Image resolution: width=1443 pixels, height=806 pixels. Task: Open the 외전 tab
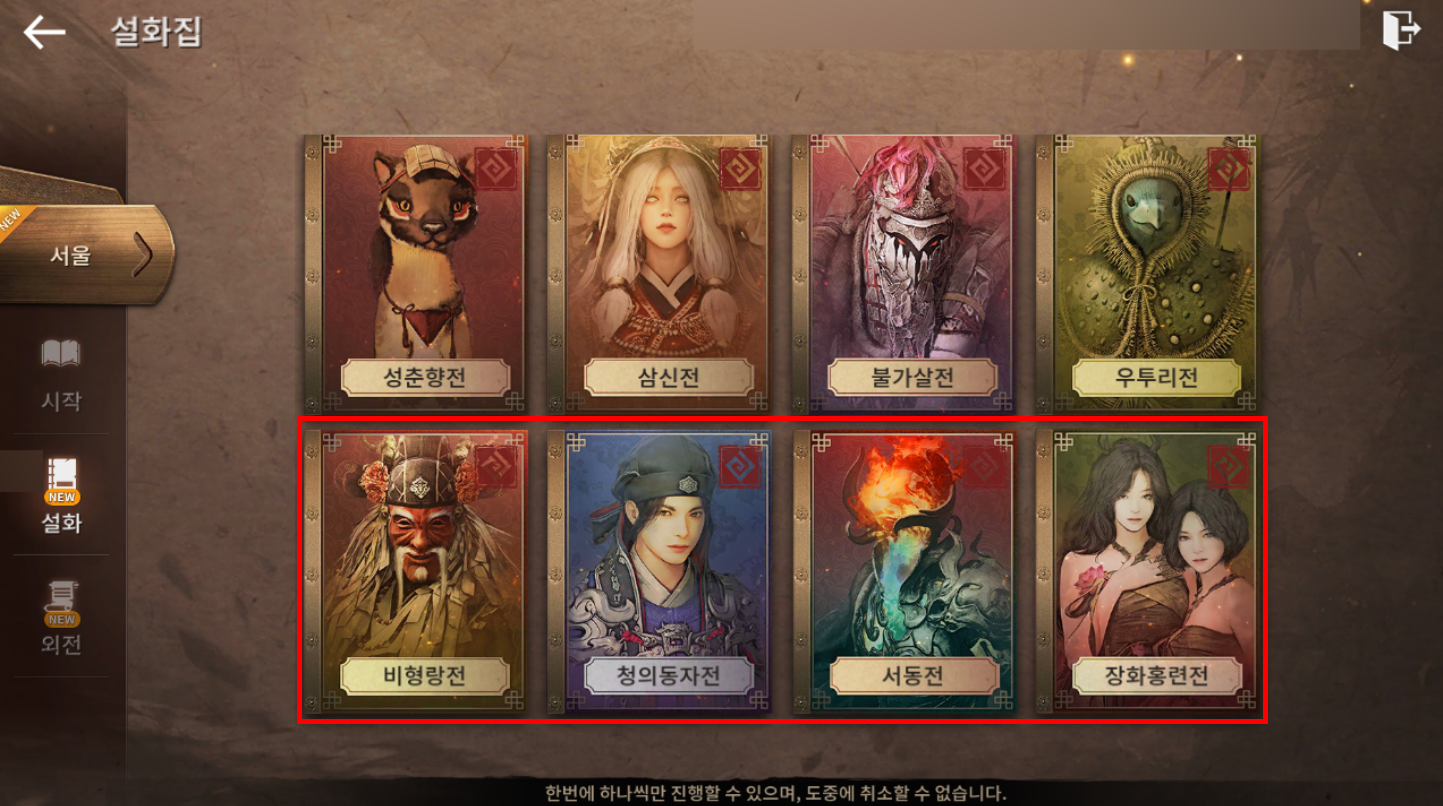[61, 617]
